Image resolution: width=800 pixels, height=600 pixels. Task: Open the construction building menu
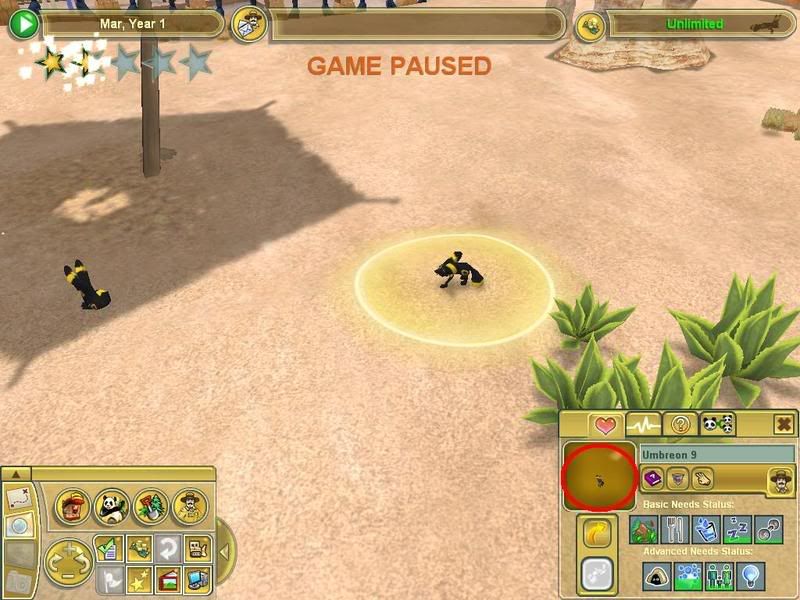[x=74, y=506]
